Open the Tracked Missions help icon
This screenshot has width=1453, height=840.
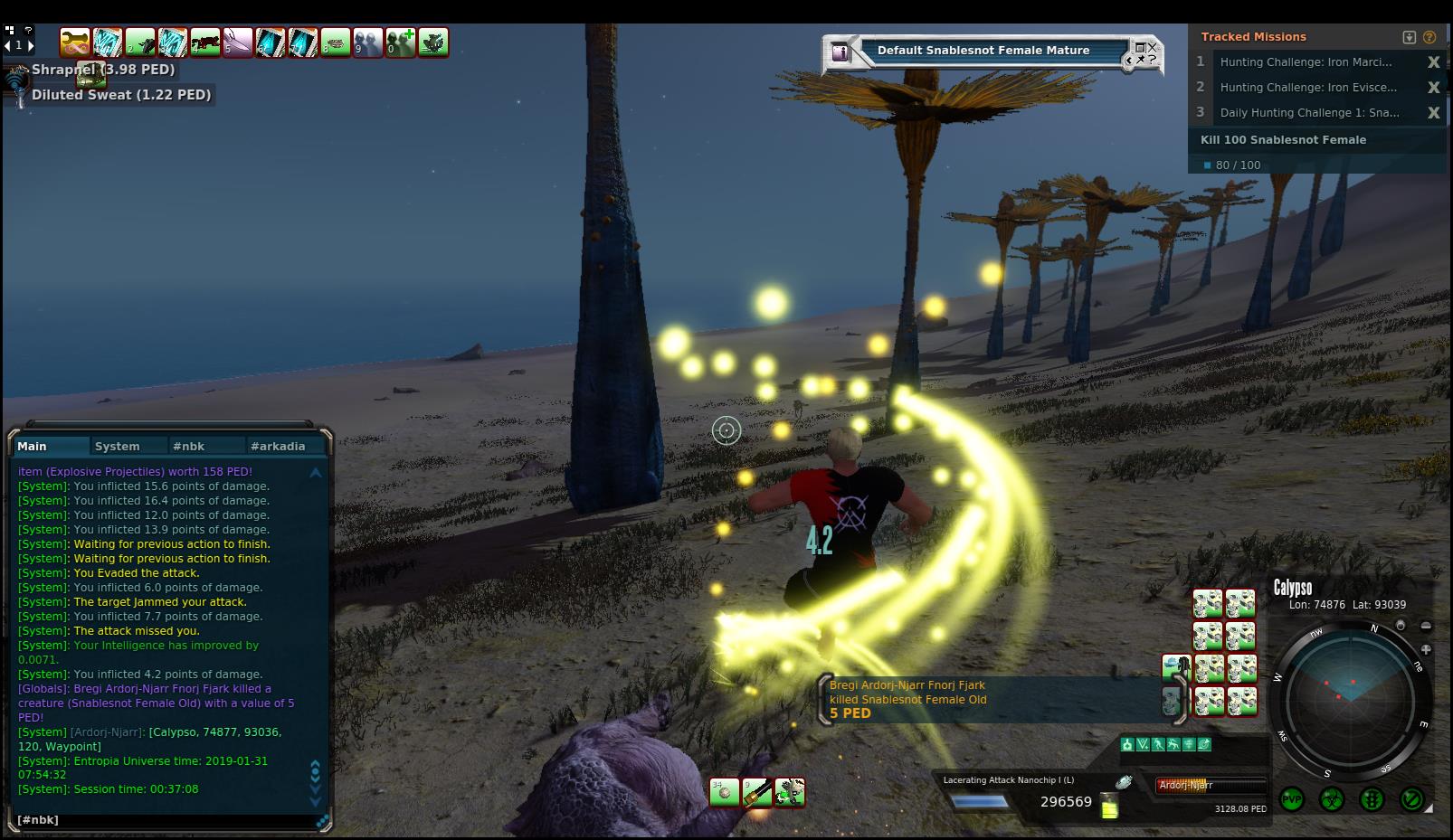pos(1429,37)
